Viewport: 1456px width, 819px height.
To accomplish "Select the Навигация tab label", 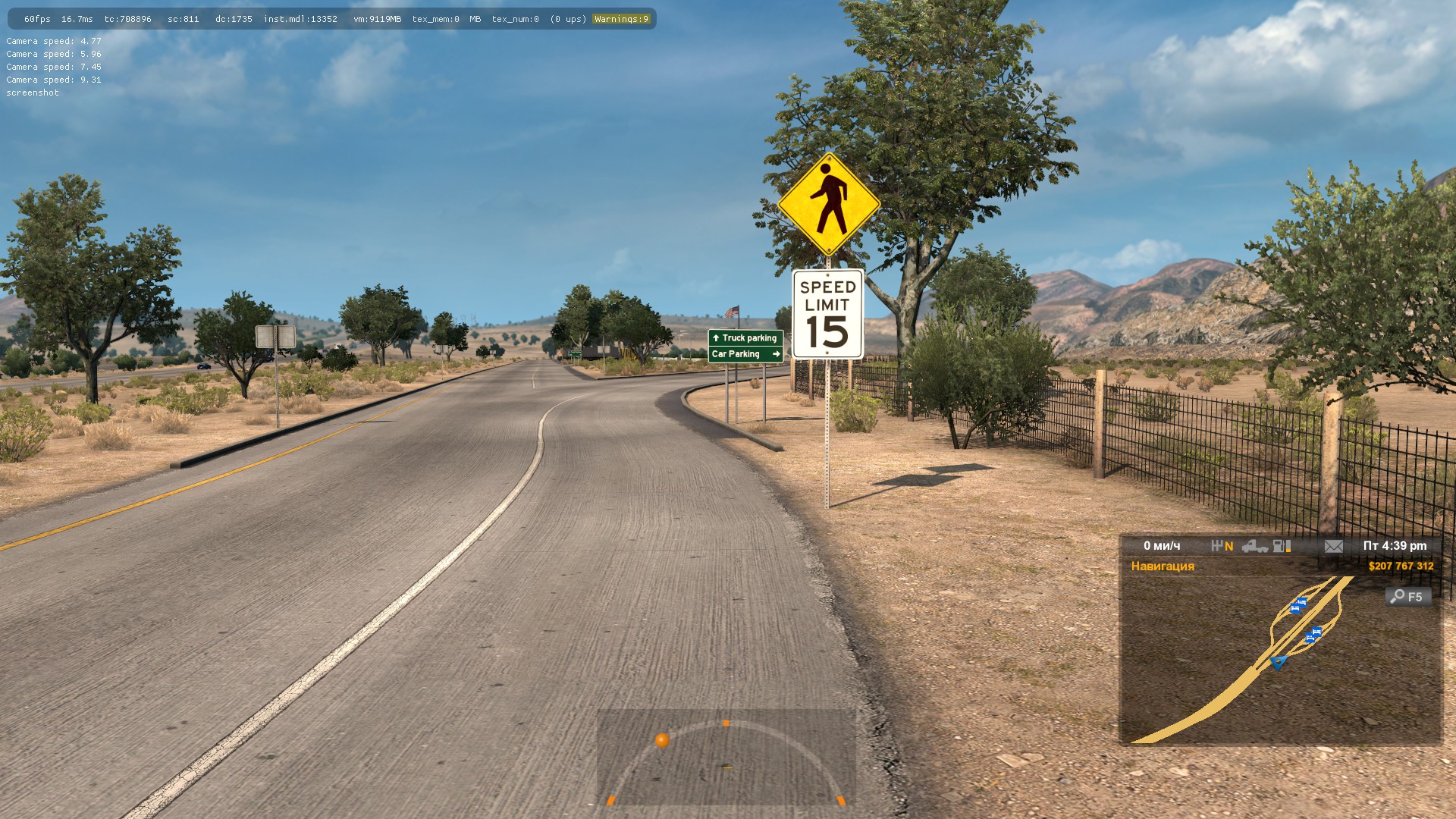I will (1163, 566).
